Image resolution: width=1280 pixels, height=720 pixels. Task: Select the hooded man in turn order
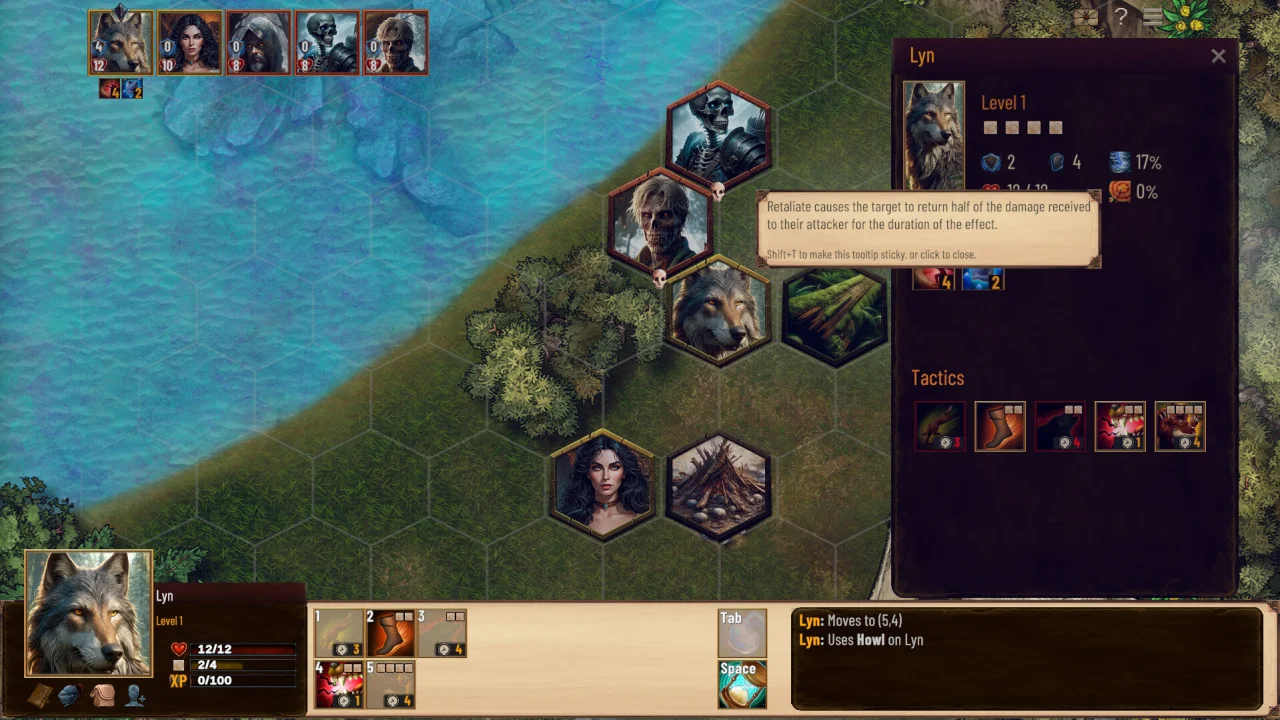[258, 43]
